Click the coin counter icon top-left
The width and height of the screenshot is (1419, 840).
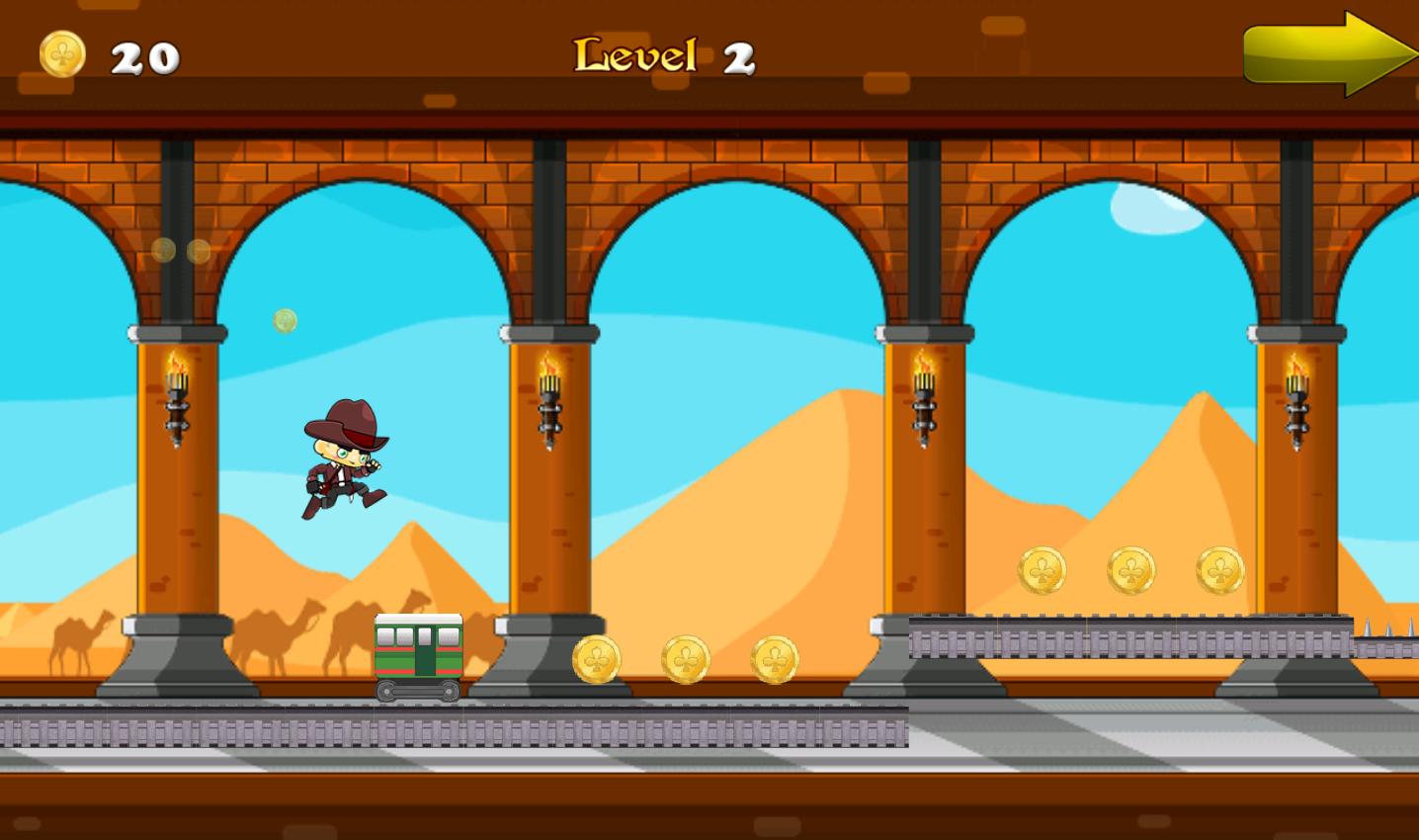tap(61, 54)
